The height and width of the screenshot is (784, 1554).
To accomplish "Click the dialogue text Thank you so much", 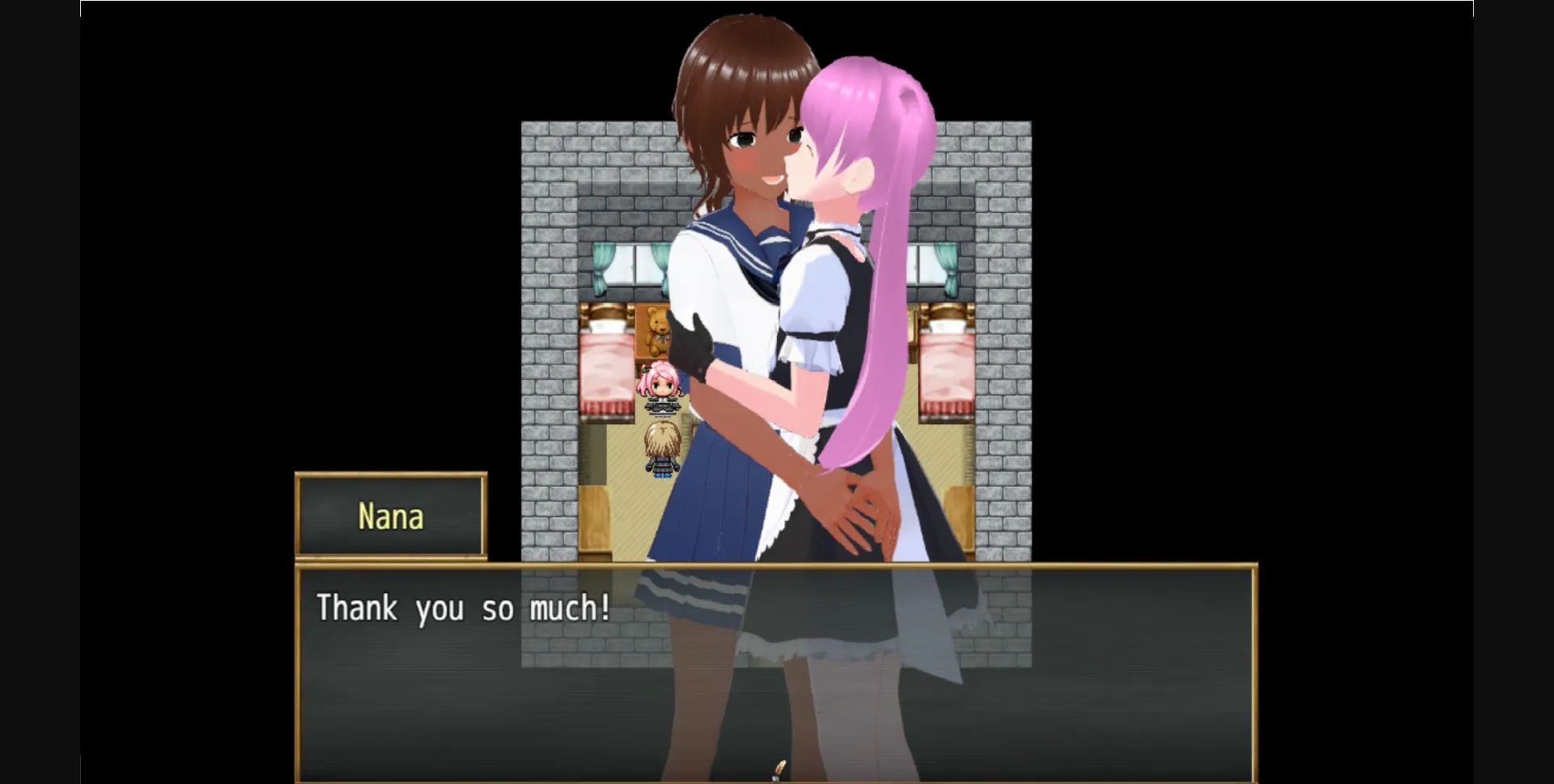I will [x=464, y=608].
